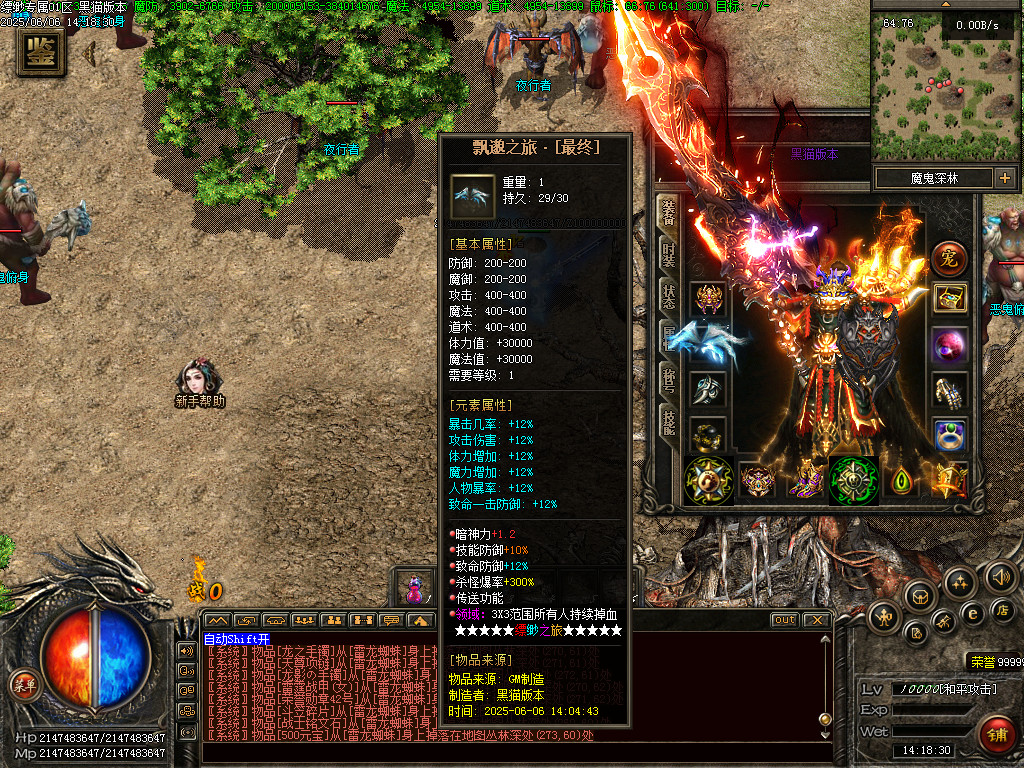Click the round 宠 pet button
Image resolution: width=1024 pixels, height=768 pixels.
point(949,259)
